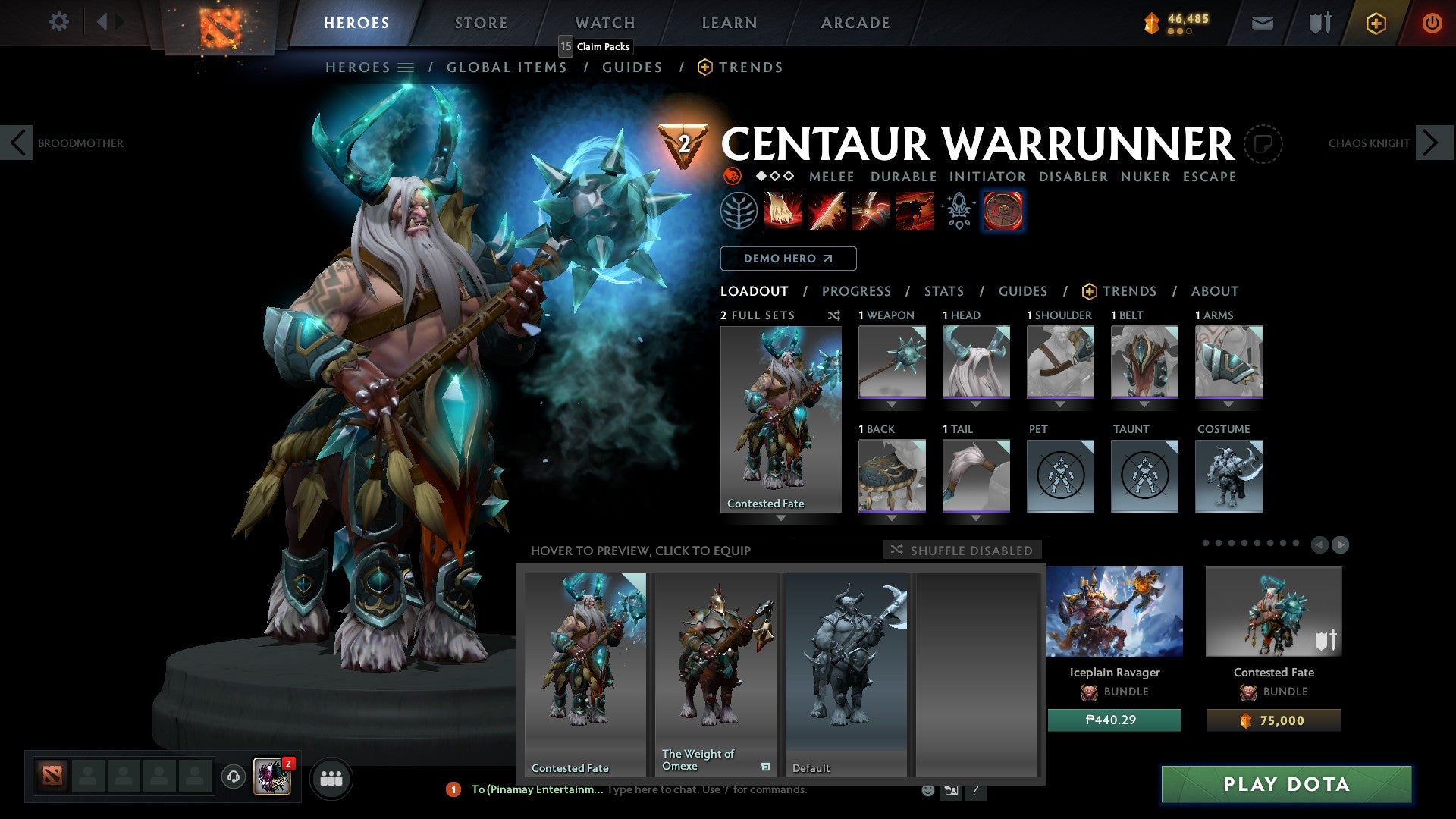Click the DEMO HERO button

[788, 258]
